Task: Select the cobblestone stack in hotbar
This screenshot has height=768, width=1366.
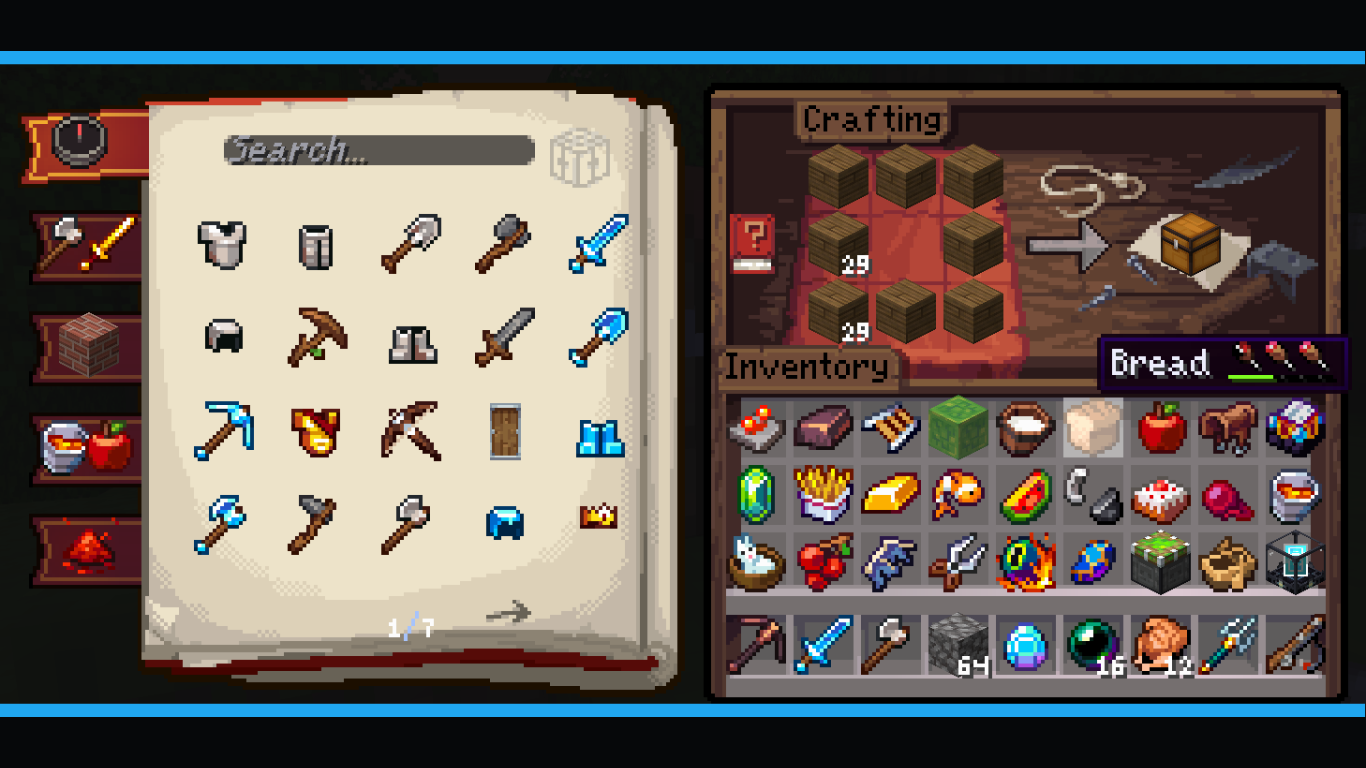Action: pos(958,645)
